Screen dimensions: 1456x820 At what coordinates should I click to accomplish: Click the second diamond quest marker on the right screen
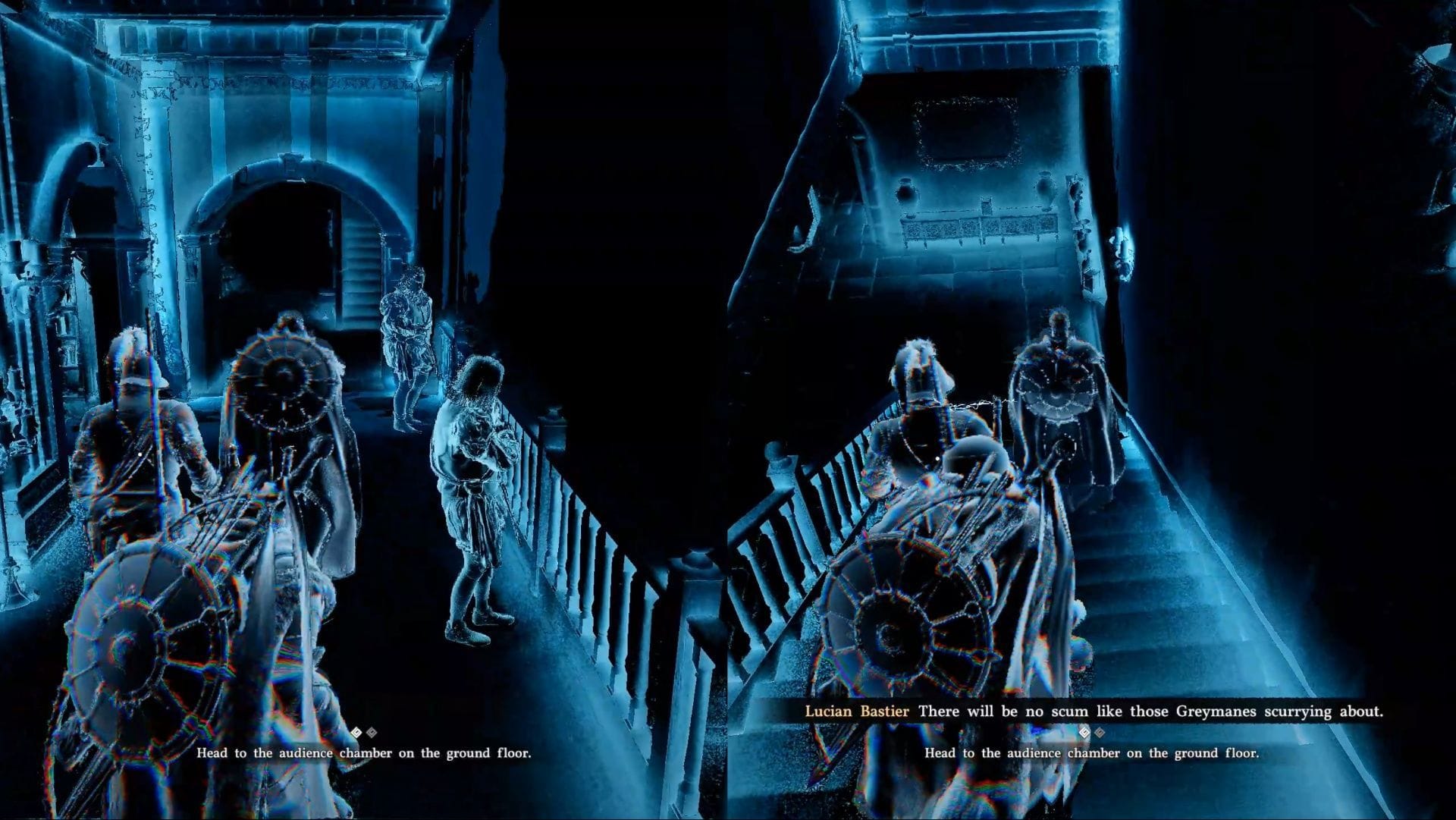tap(1100, 733)
